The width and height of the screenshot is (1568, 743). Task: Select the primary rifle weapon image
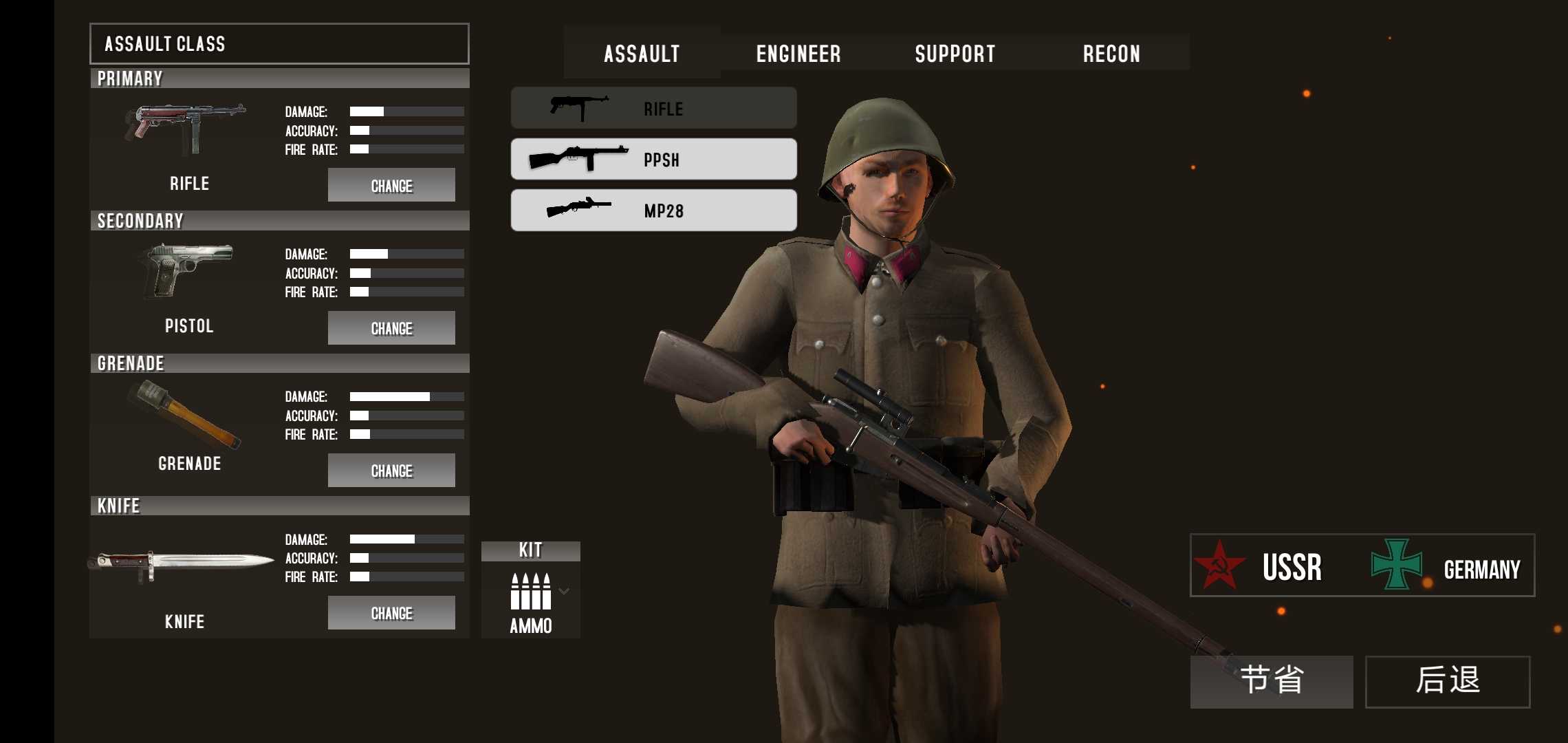point(185,129)
